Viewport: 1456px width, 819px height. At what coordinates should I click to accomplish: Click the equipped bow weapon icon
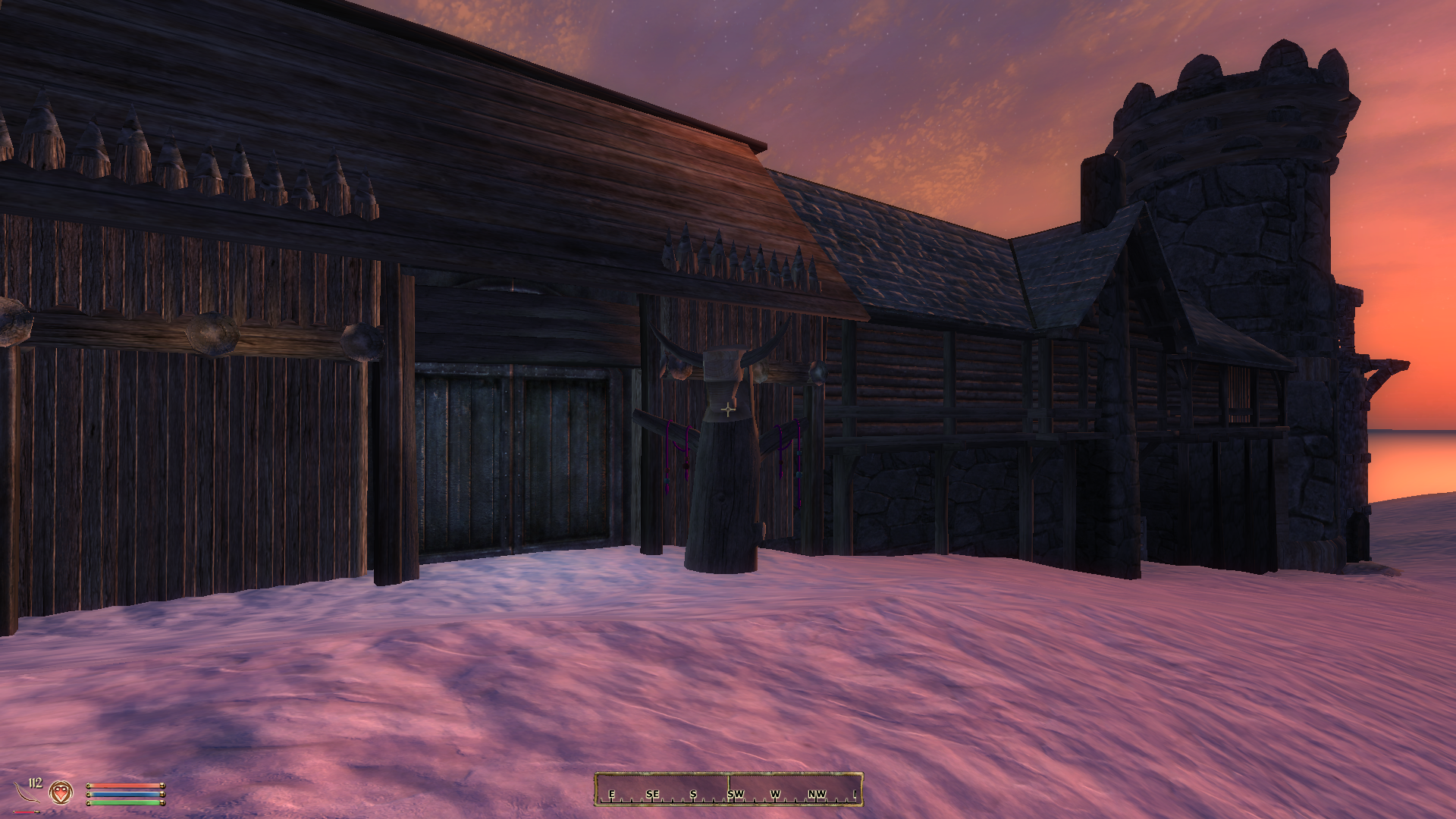27,794
